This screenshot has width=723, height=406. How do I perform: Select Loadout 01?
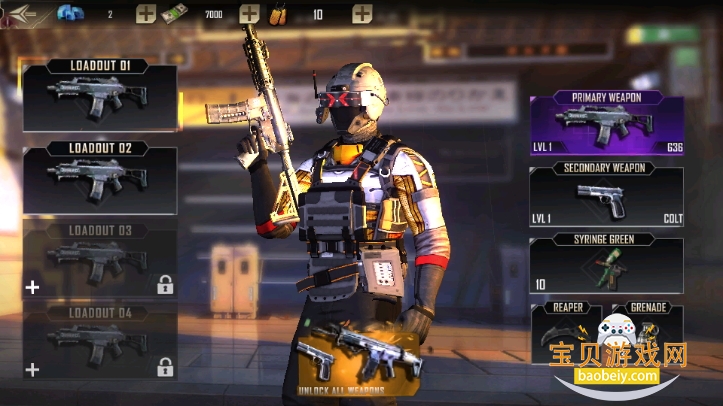coord(100,96)
